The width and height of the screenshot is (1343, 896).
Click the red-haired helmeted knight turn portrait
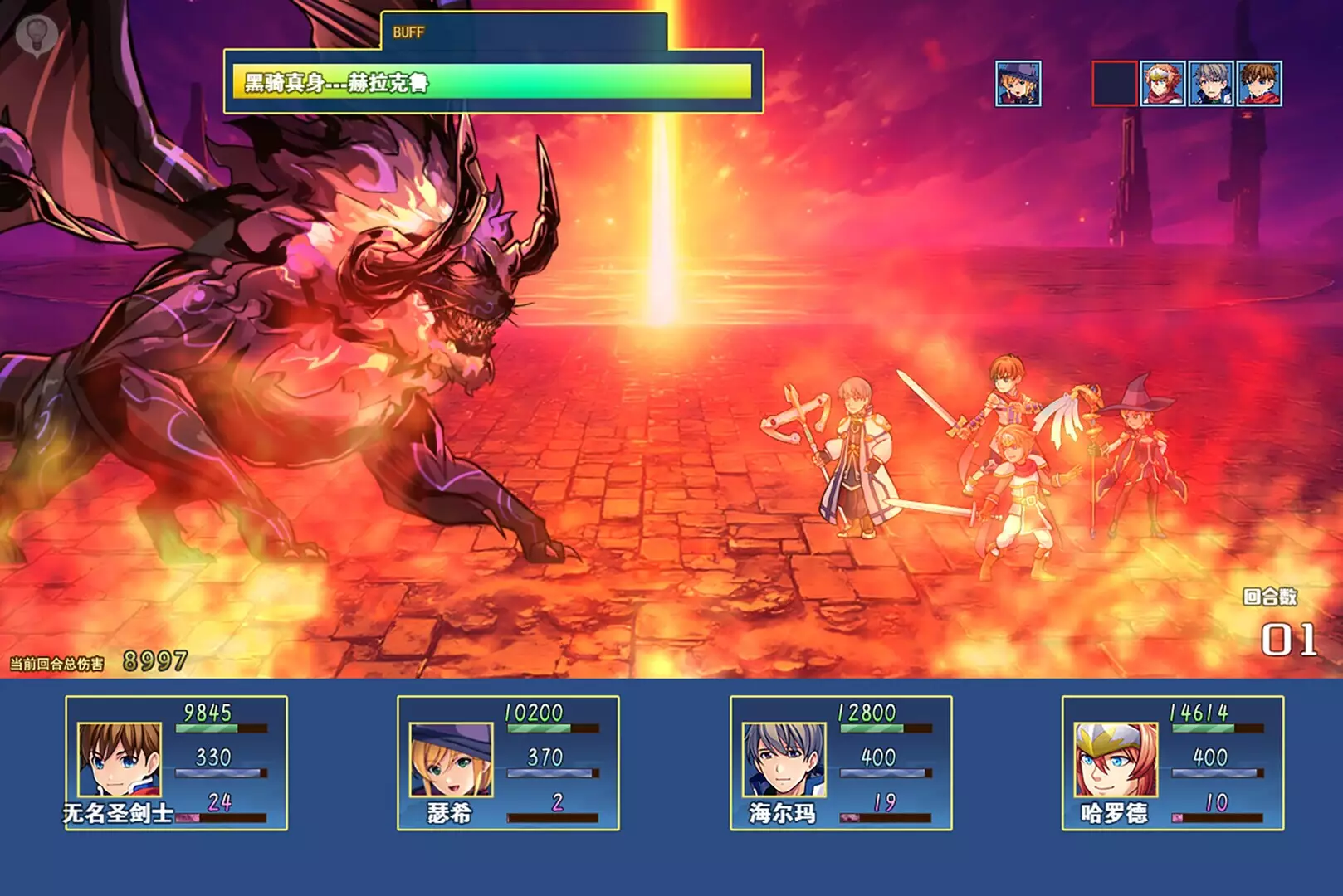[1162, 84]
